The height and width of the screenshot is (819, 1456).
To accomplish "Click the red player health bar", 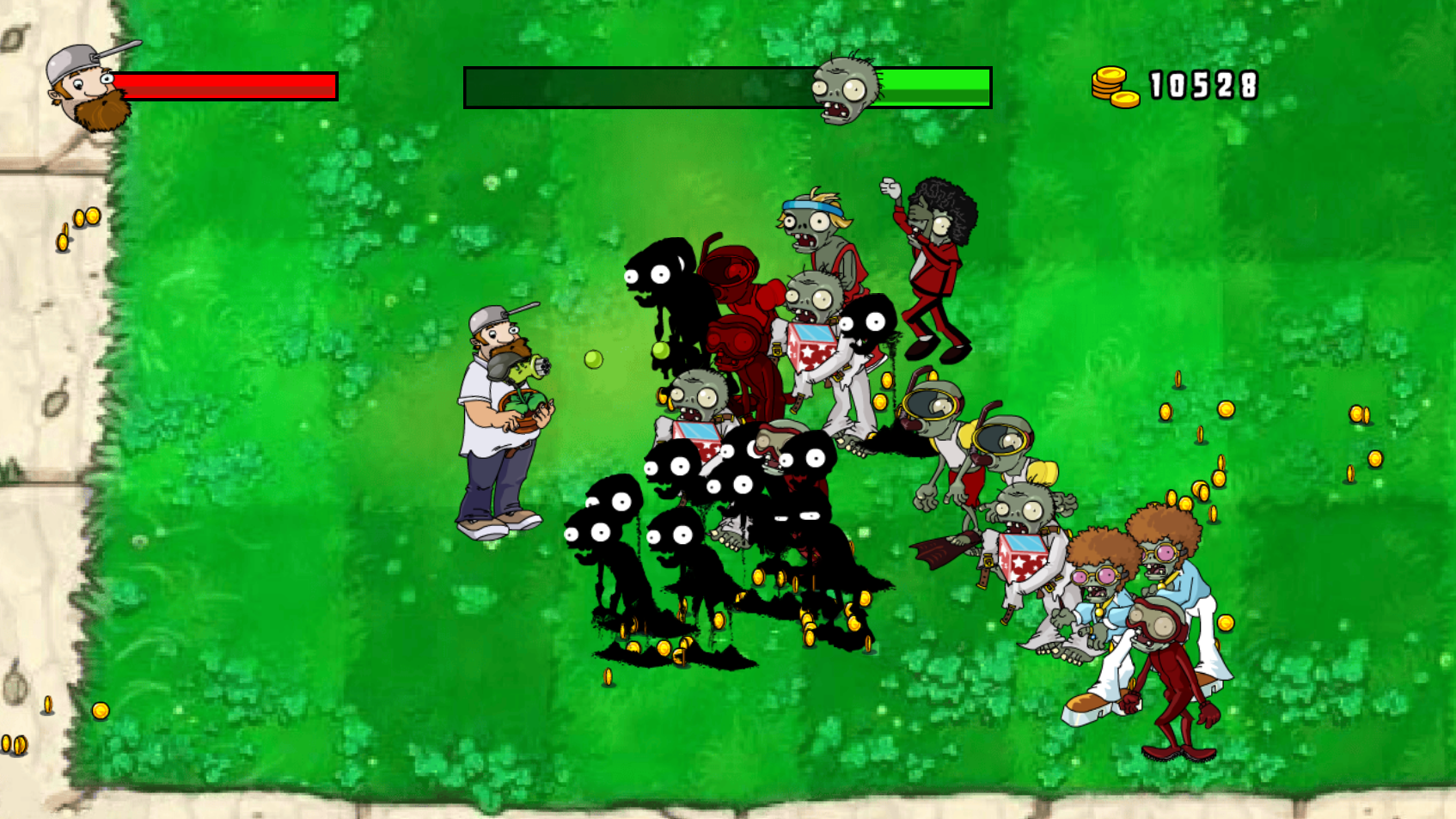I will 223,86.
